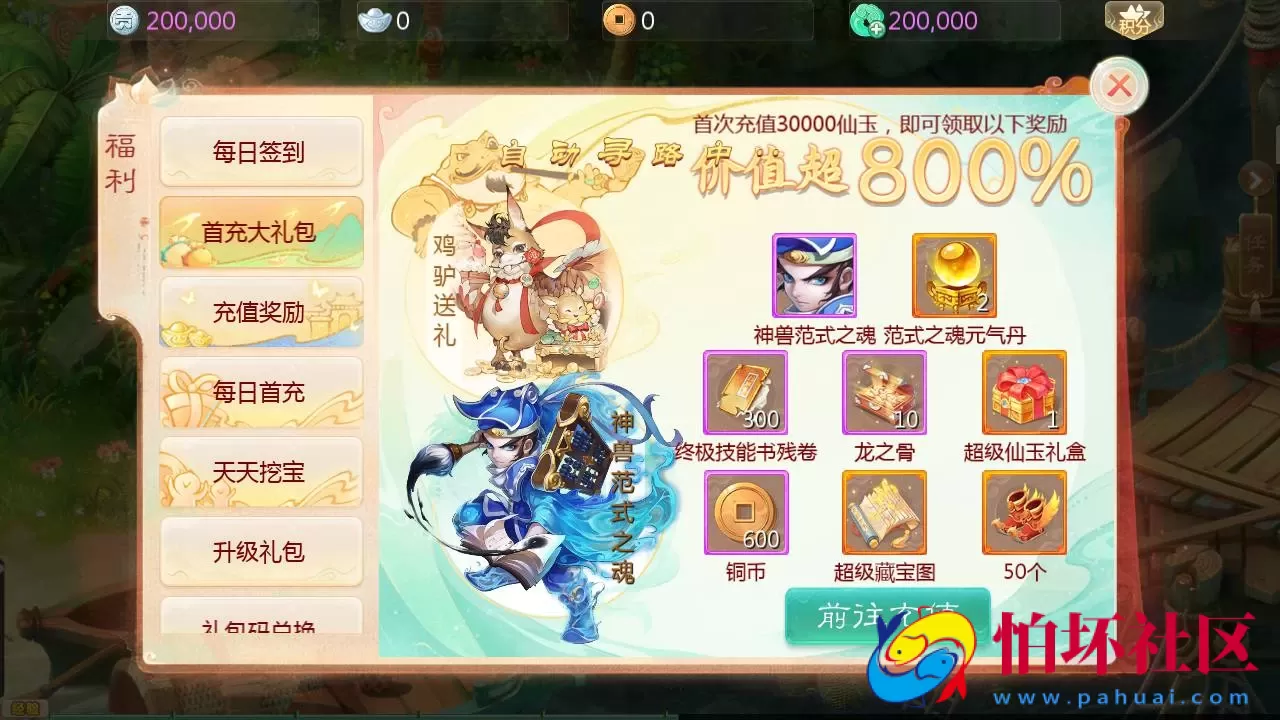This screenshot has width=1280, height=720.
Task: Switch to the 充值奖励 tab
Action: [260, 311]
